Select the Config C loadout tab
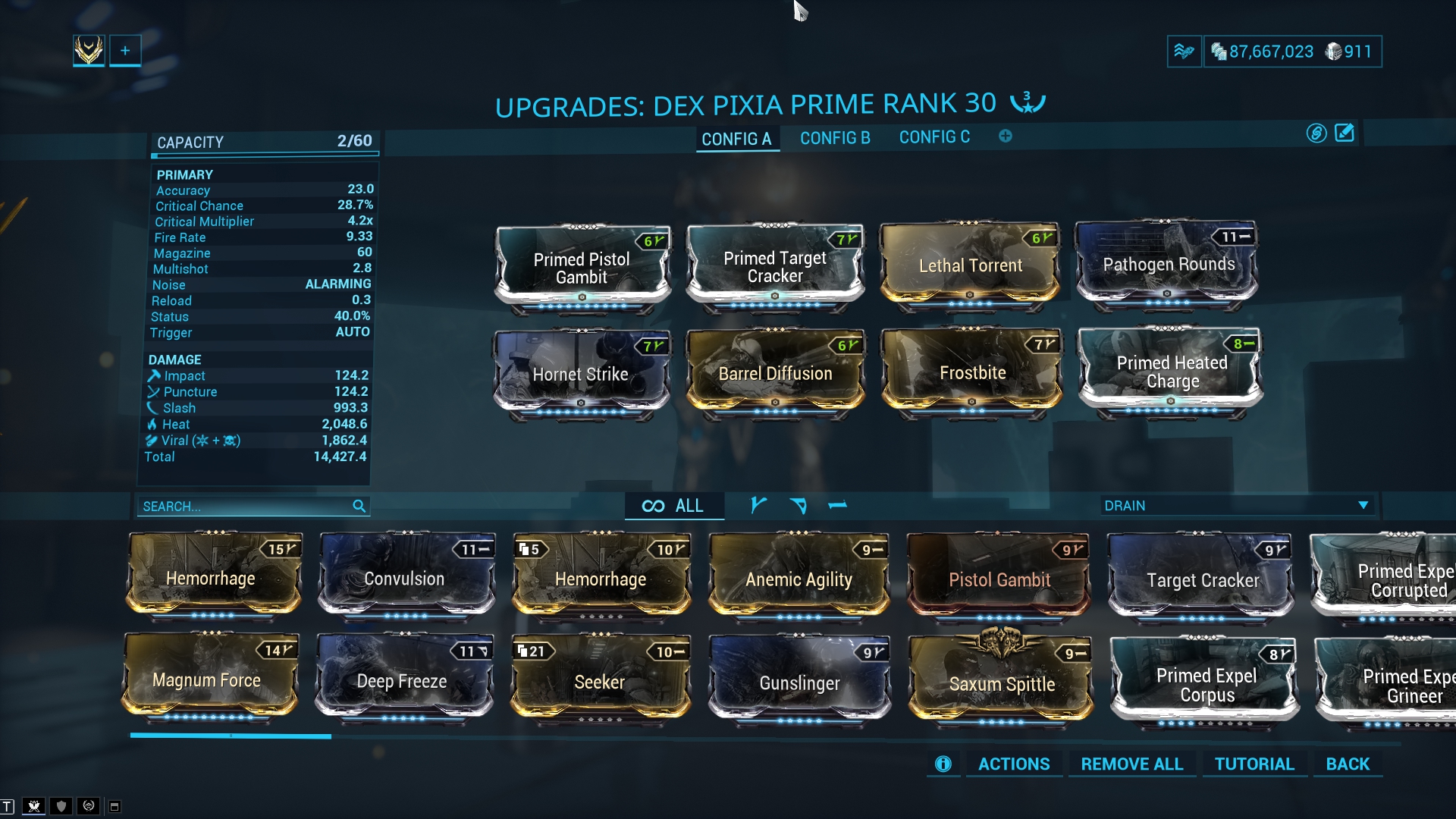1456x819 pixels. coord(934,137)
